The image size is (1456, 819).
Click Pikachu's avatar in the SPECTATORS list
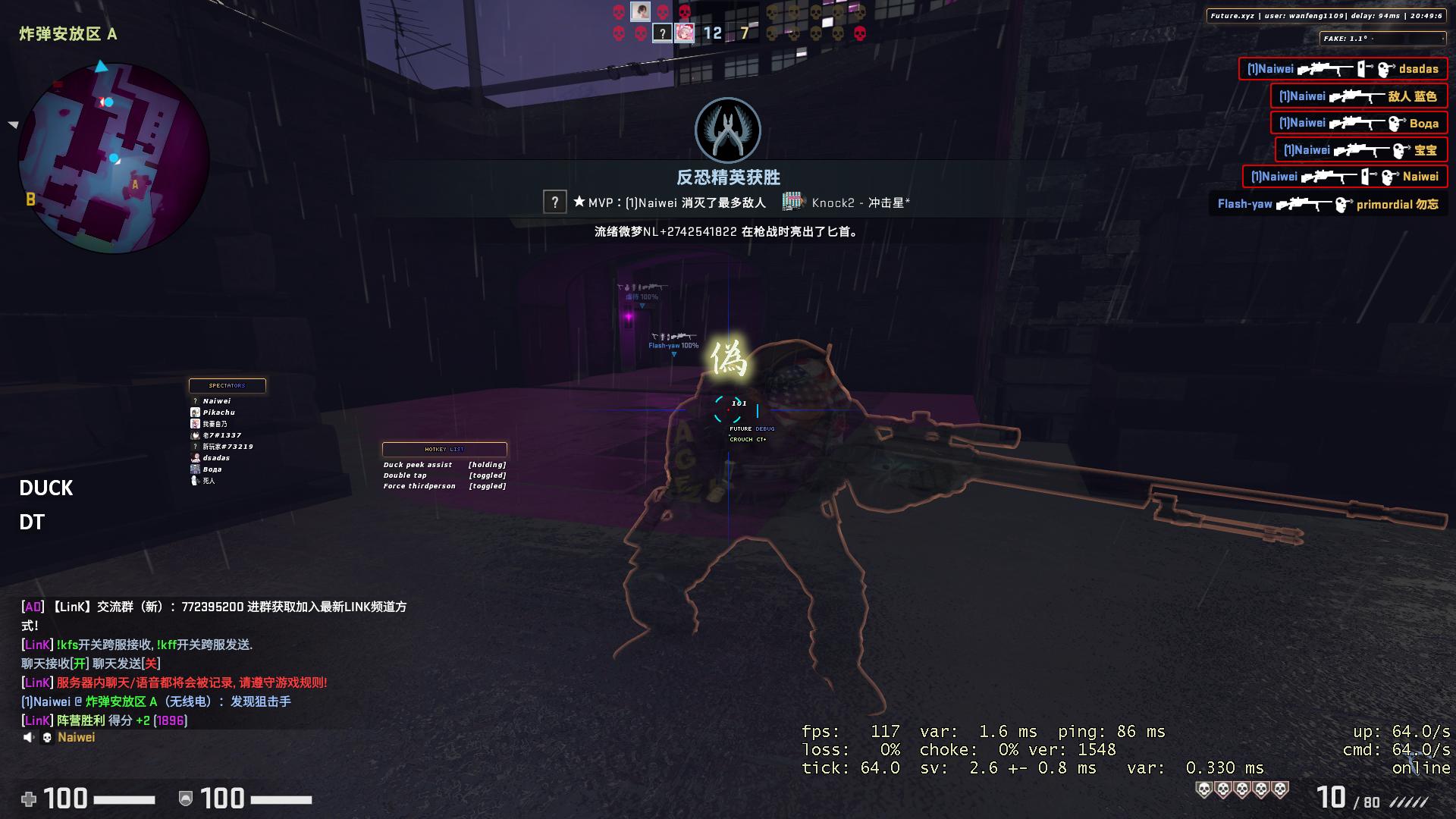point(195,412)
